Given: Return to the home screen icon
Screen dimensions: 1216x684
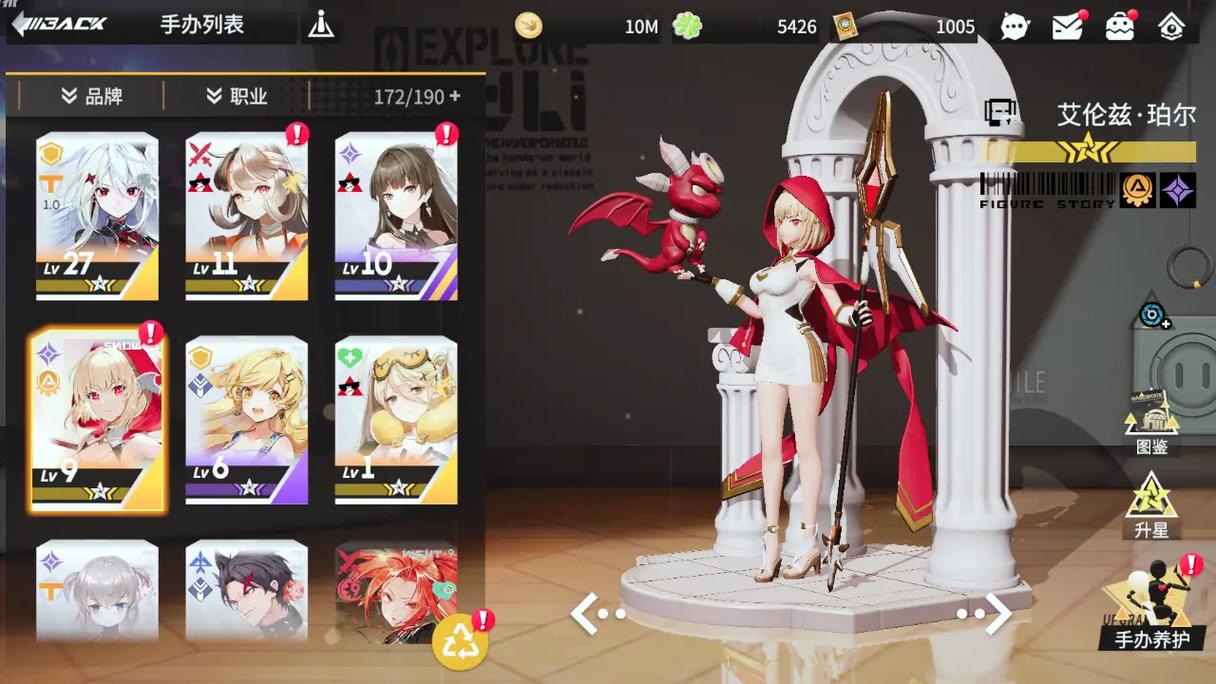Looking at the screenshot, I should click(1171, 27).
